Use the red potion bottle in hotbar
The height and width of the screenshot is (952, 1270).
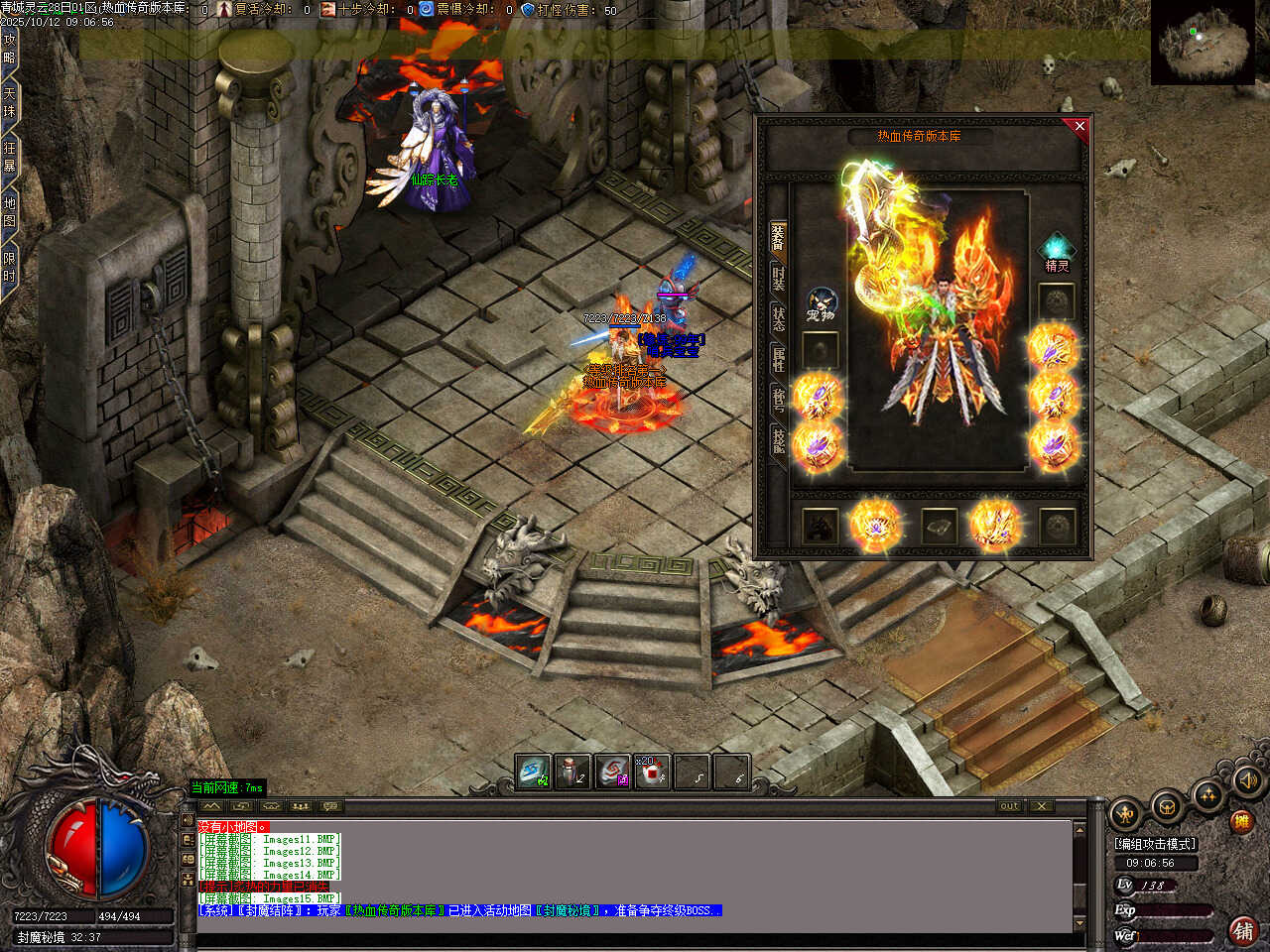[572, 773]
